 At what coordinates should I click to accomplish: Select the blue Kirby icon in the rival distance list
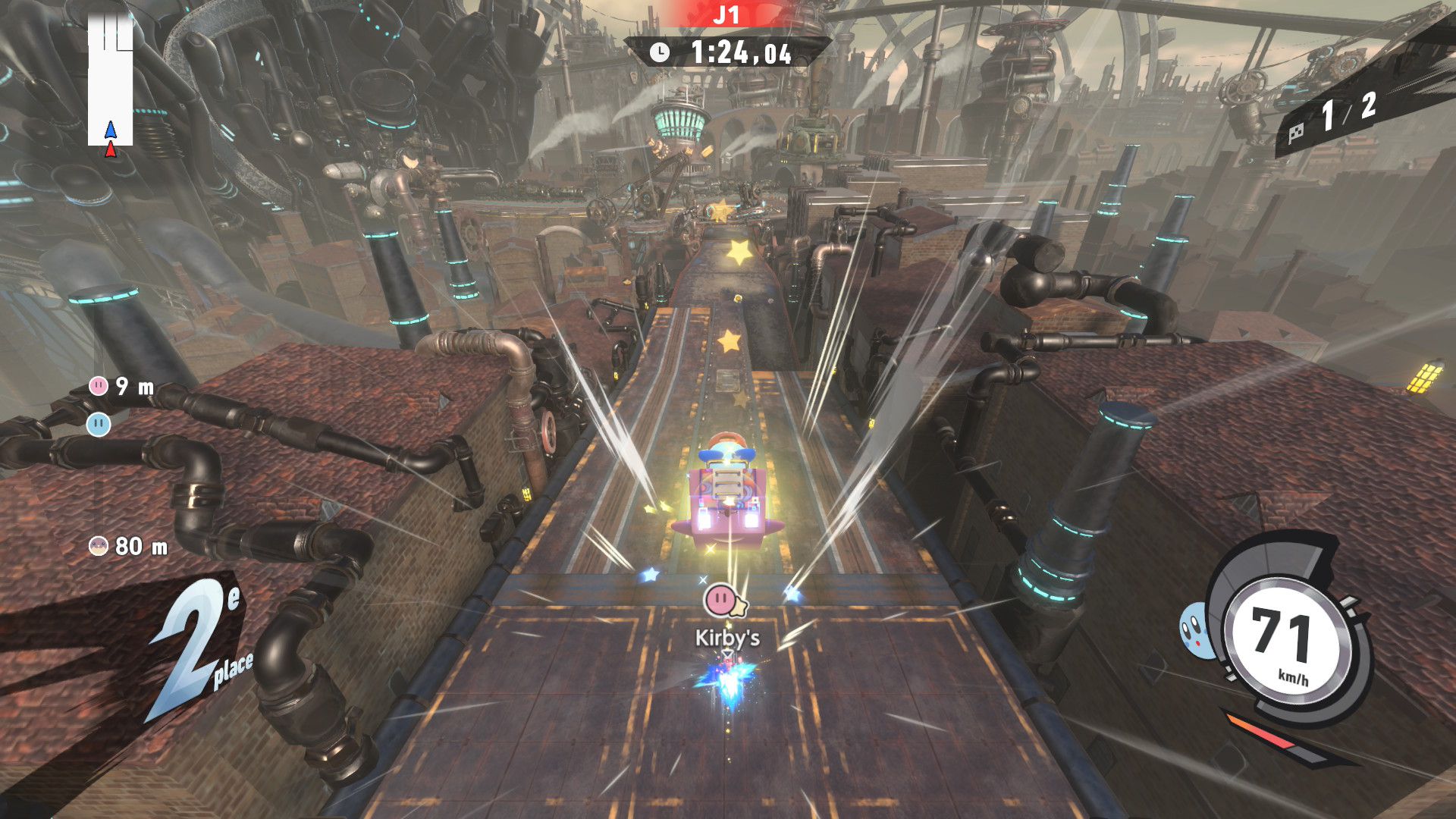point(99,424)
